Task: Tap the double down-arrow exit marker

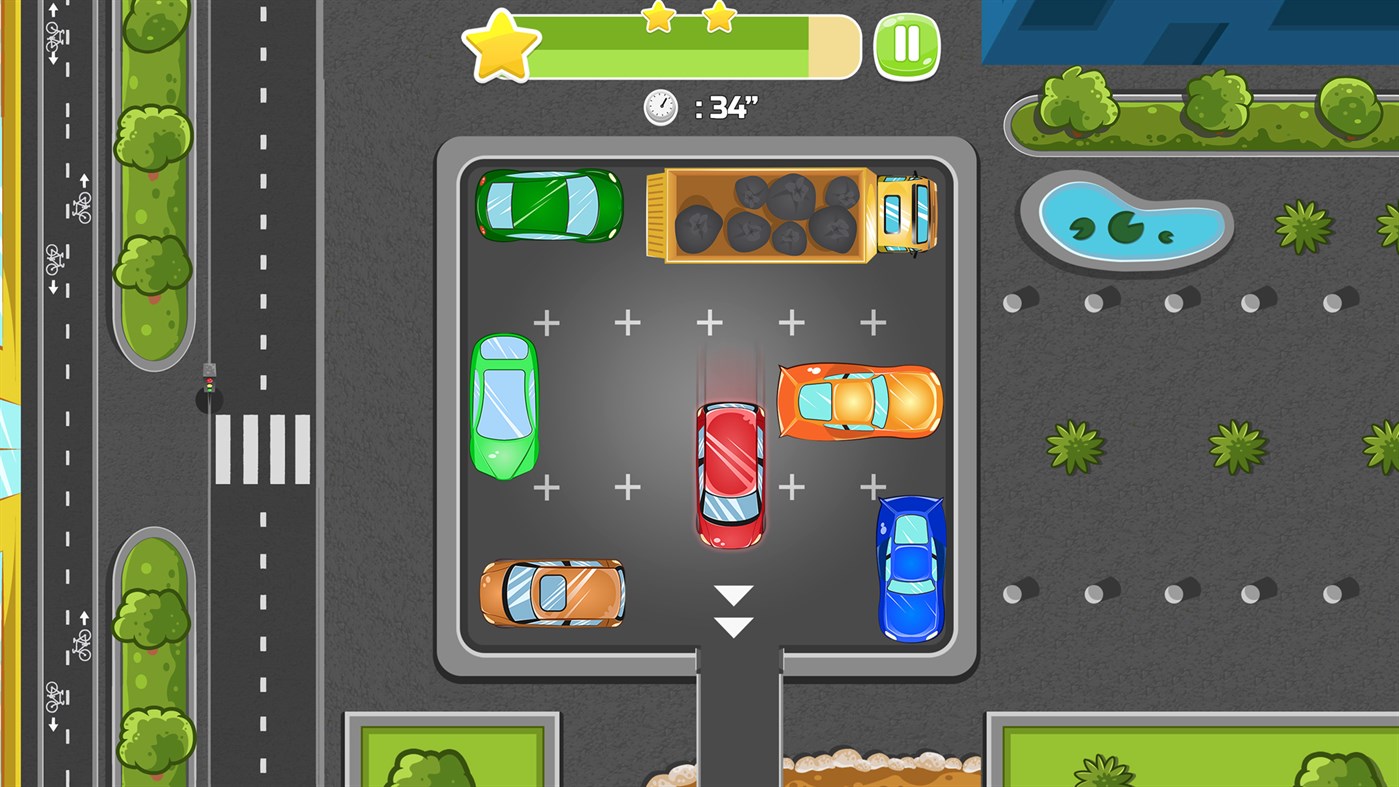Action: pyautogui.click(x=733, y=612)
